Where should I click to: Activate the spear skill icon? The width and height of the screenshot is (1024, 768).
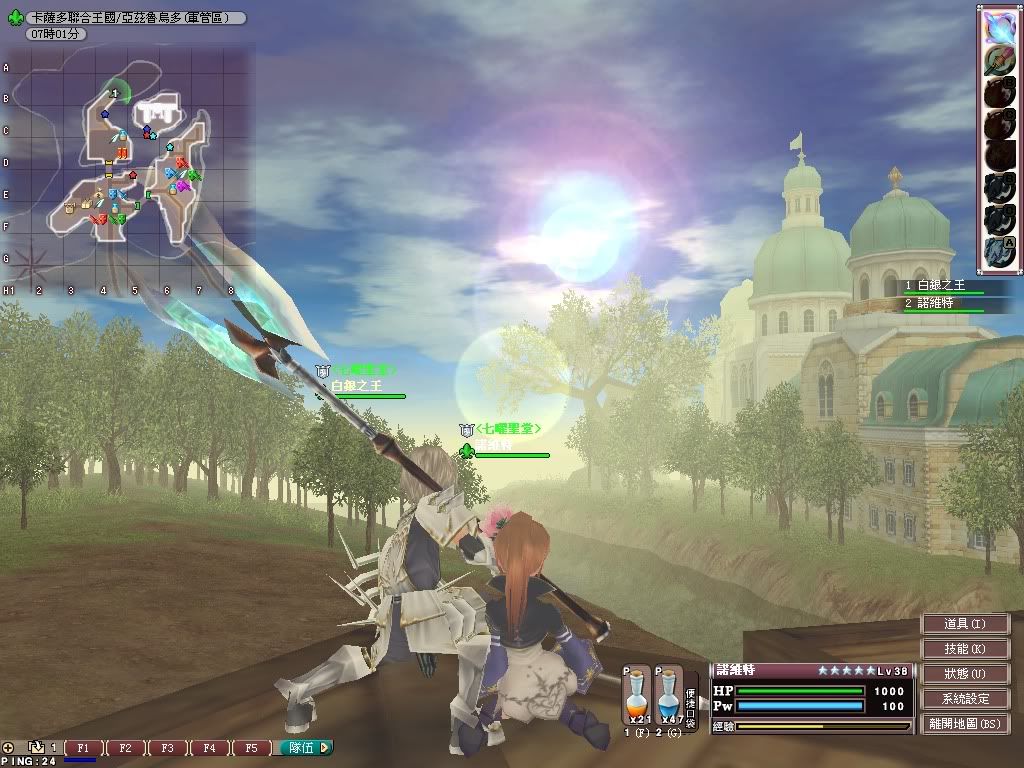(x=1000, y=61)
